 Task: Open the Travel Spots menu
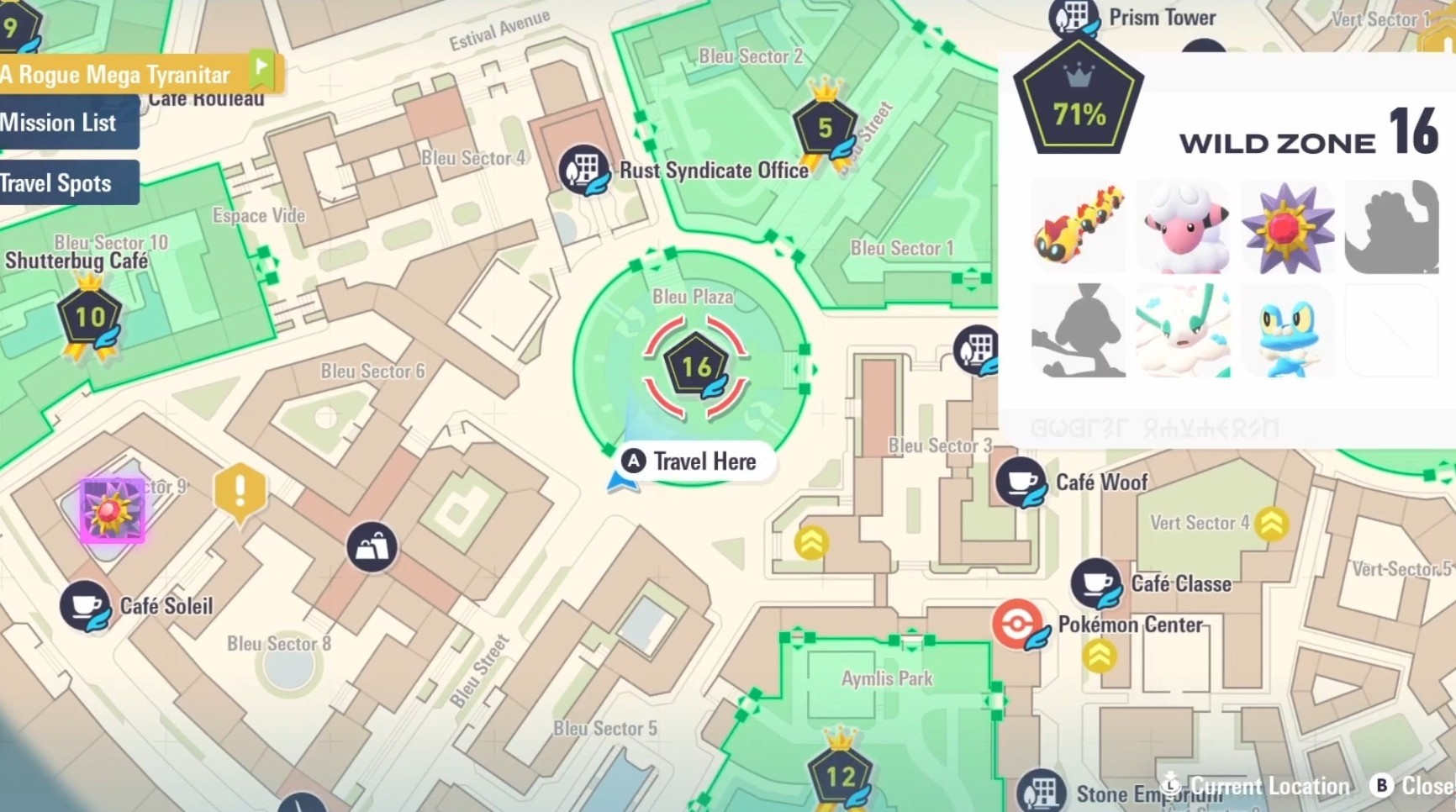55,182
